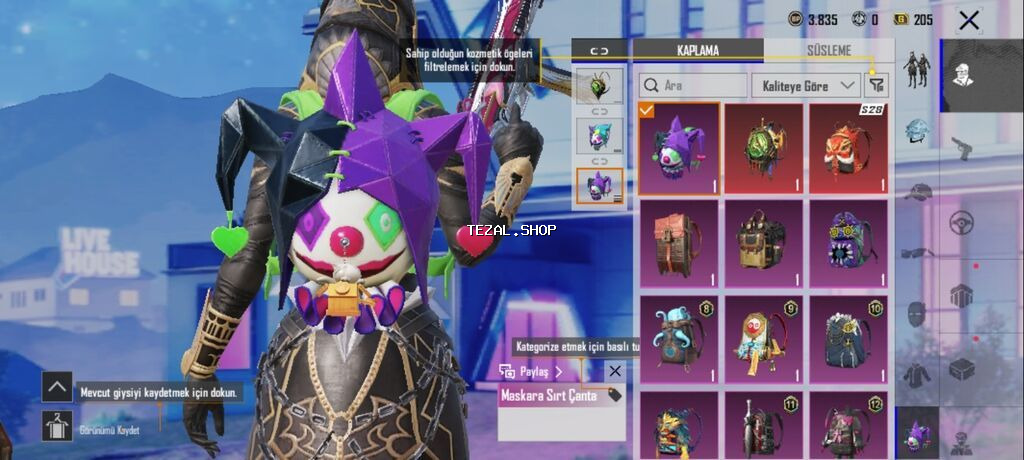Pick the S28 orange mask backpack
1024x460 pixels.
849,148
